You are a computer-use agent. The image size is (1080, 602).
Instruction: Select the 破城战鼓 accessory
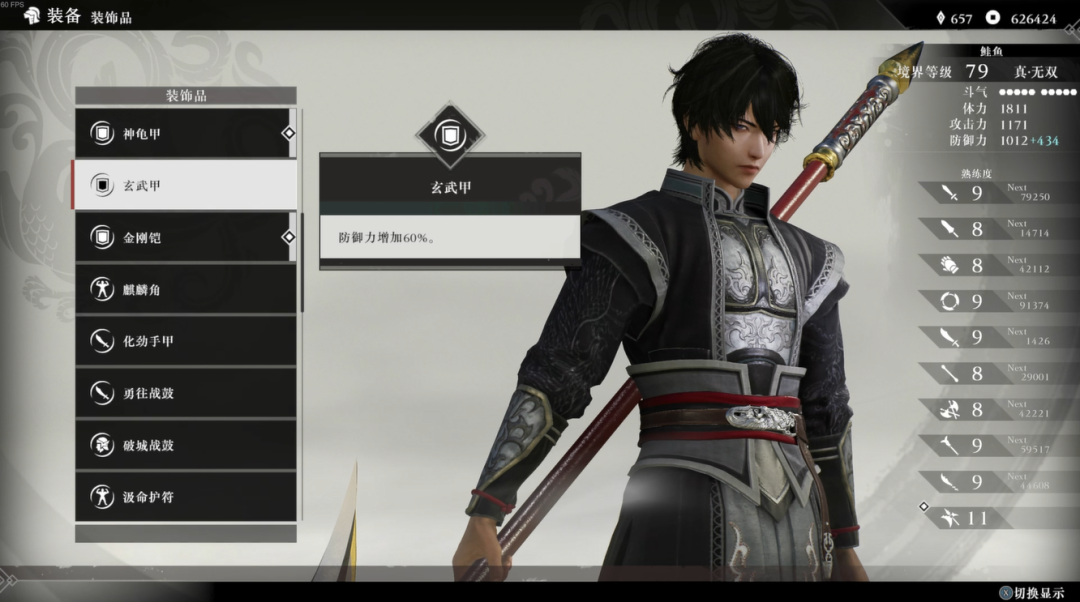(x=185, y=445)
